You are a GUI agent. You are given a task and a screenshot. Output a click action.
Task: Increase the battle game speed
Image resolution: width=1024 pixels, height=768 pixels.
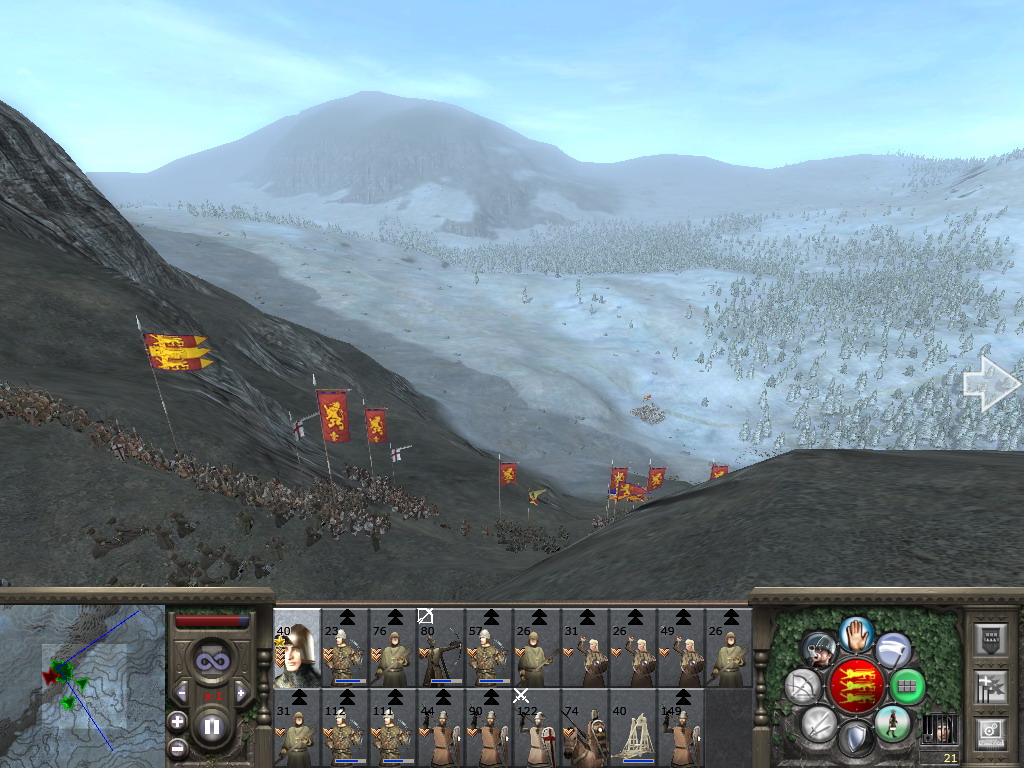point(241,692)
